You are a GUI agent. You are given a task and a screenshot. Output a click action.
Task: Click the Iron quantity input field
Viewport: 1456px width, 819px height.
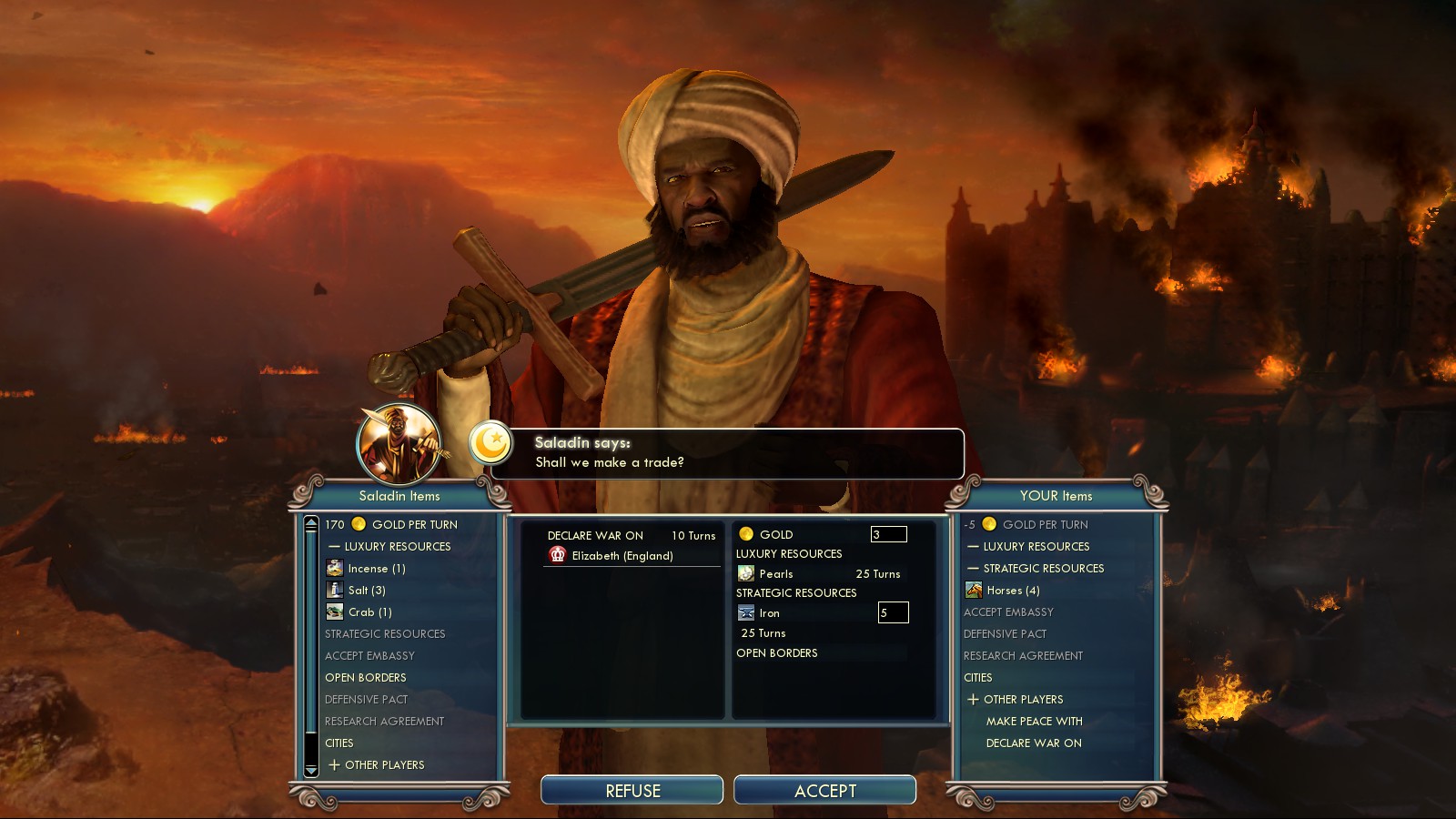[892, 612]
